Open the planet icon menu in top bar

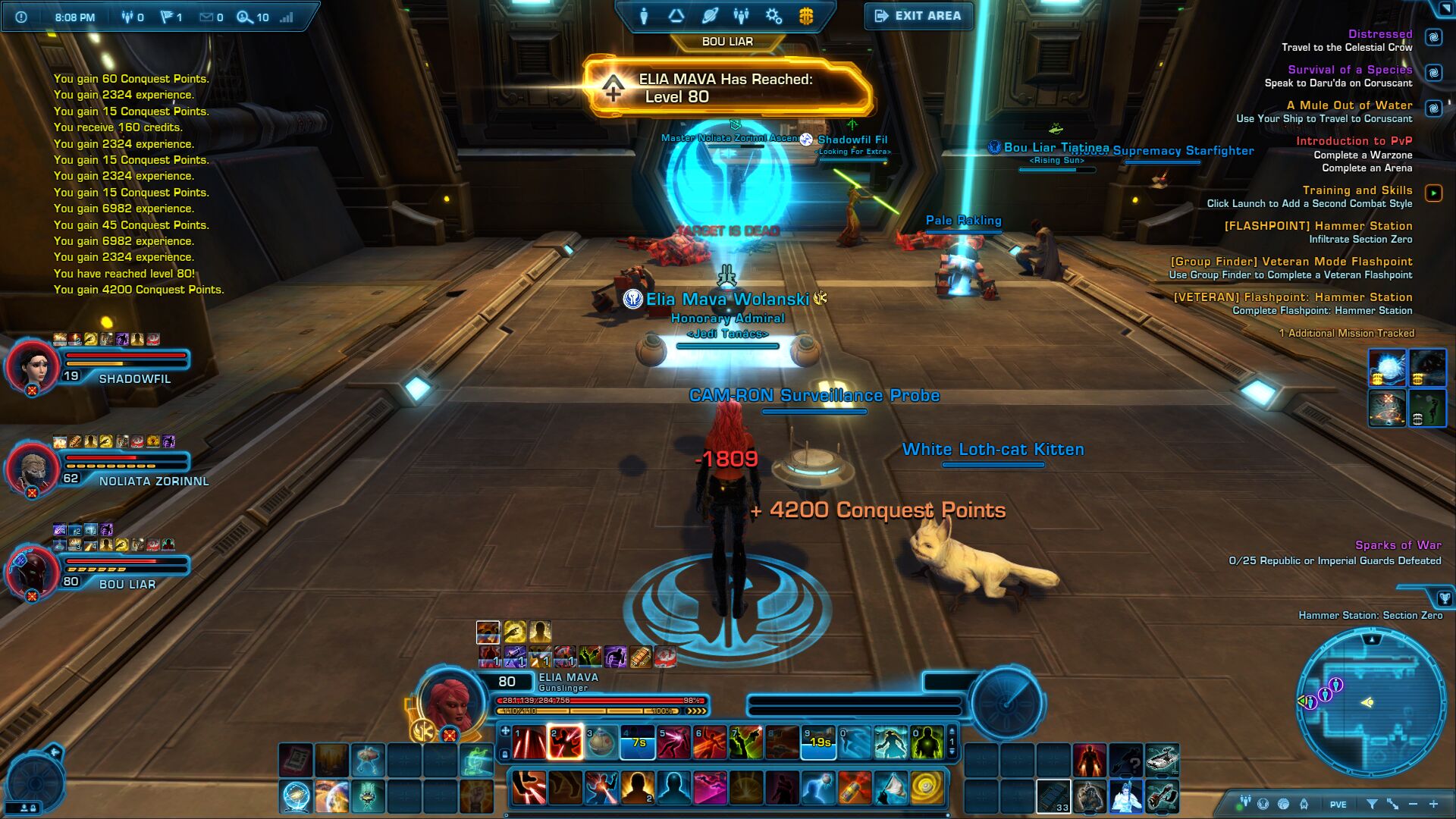710,16
